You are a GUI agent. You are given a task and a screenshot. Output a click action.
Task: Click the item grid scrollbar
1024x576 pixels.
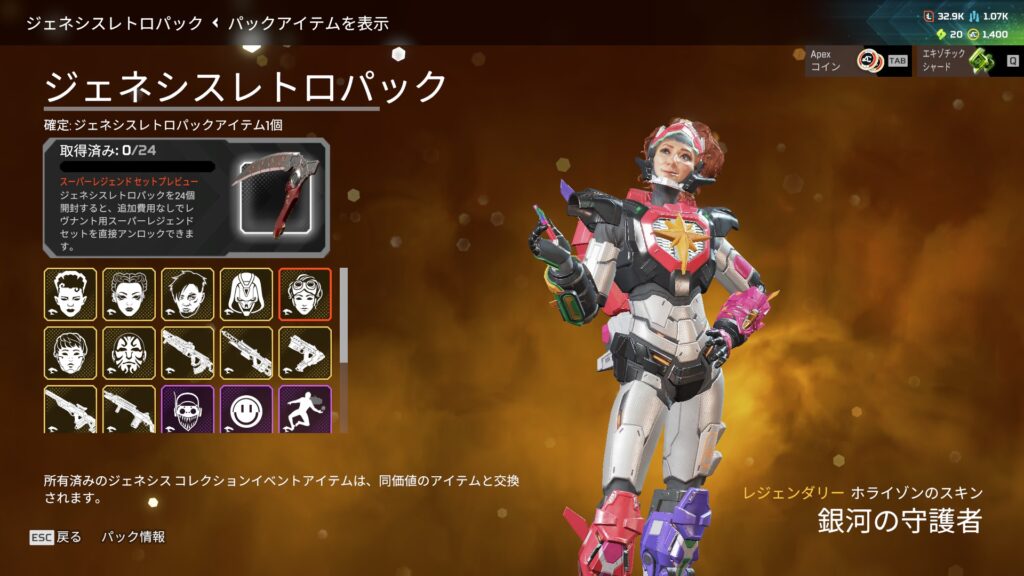tap(345, 315)
